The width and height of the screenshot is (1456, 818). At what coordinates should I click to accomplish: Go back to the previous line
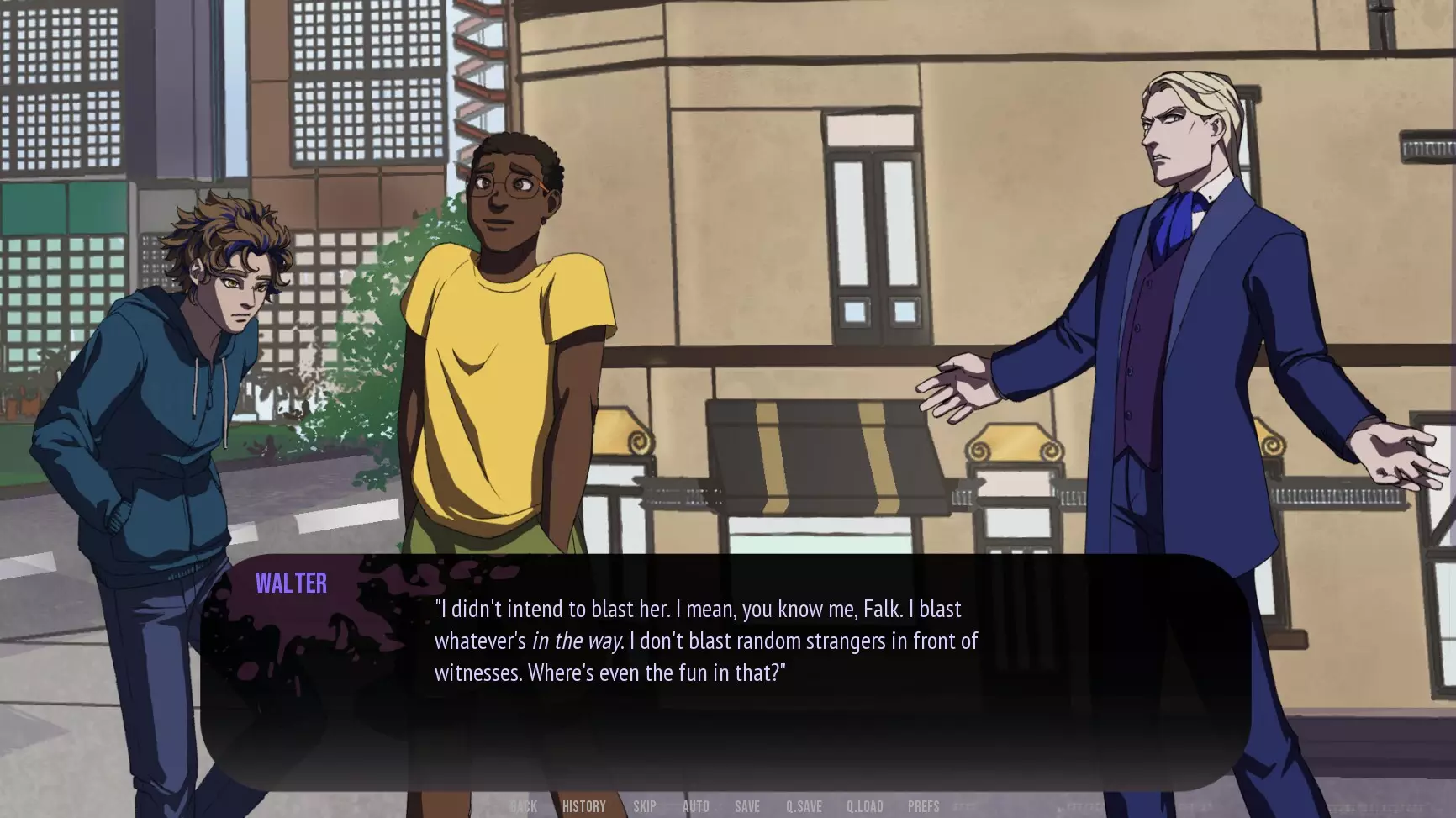click(523, 806)
